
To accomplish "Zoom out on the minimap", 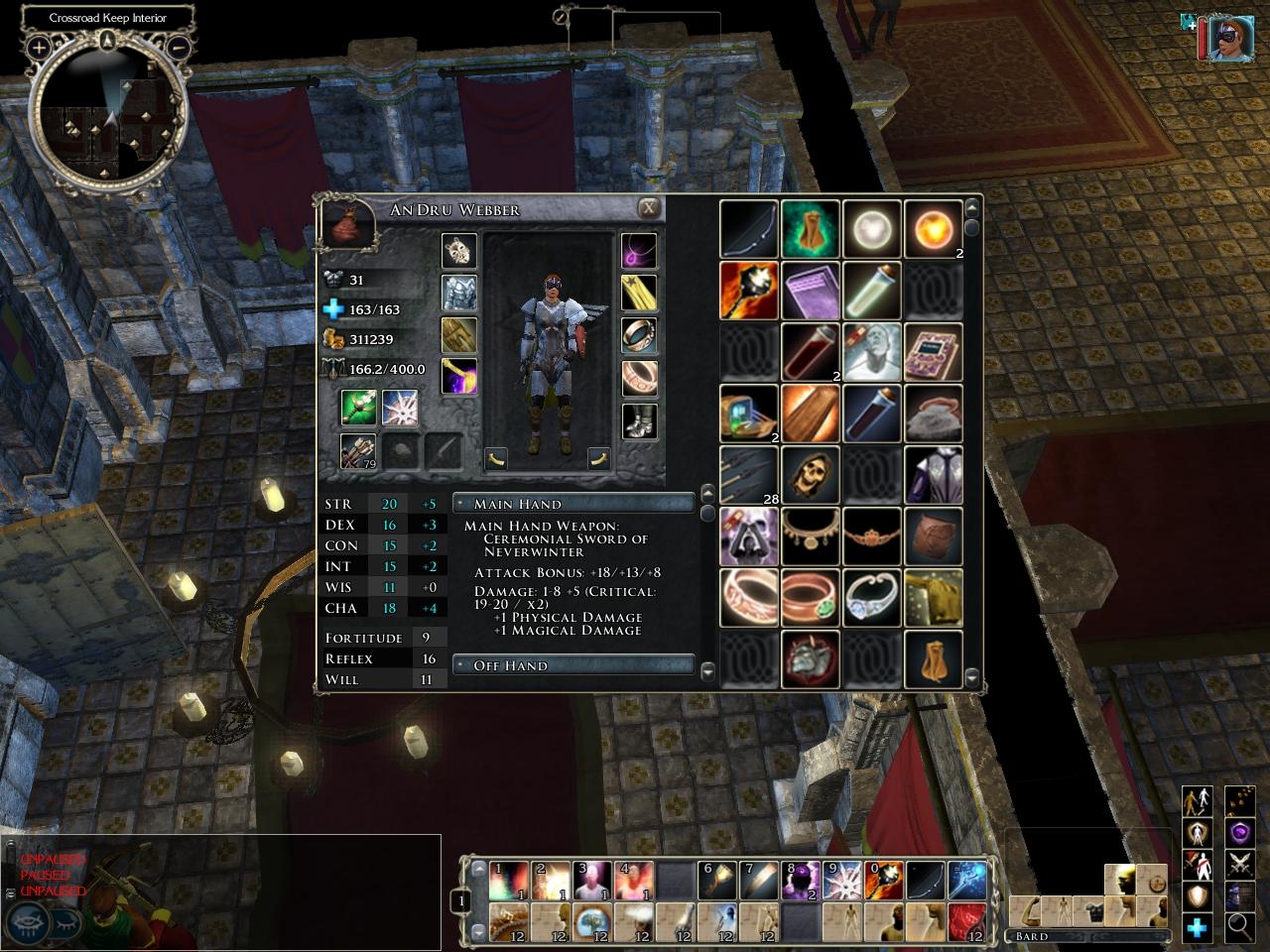I will coord(179,47).
